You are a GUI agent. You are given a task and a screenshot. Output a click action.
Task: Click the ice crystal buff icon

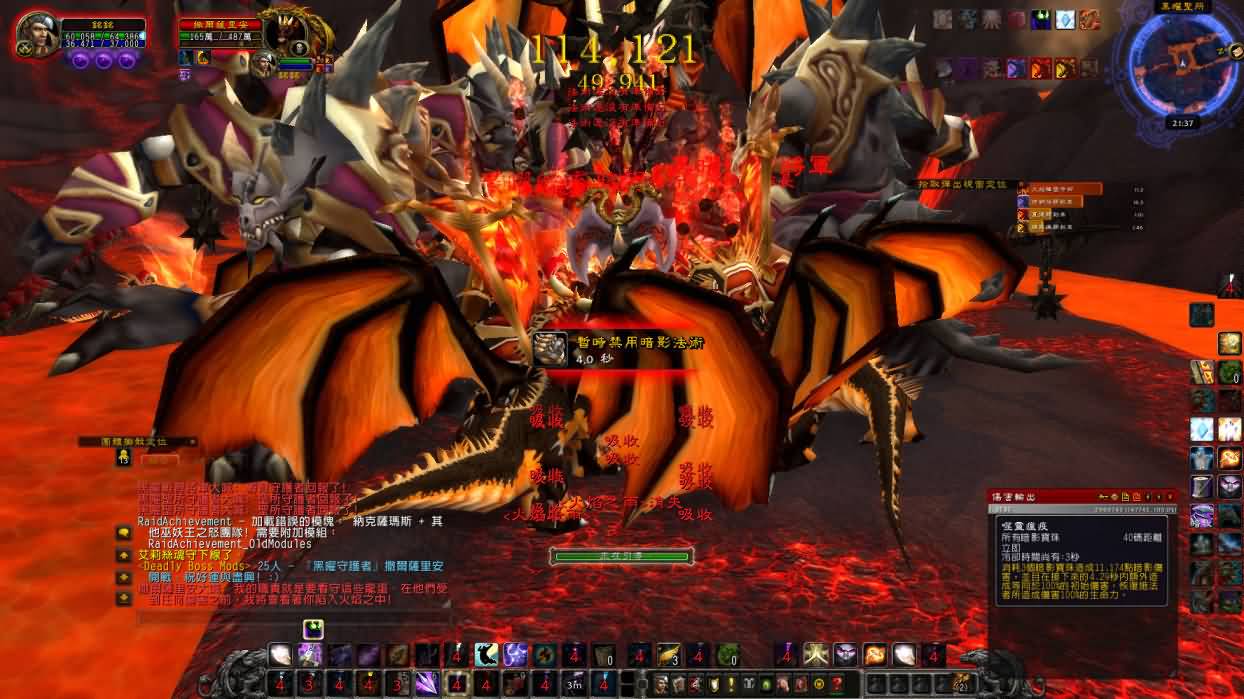point(1066,19)
